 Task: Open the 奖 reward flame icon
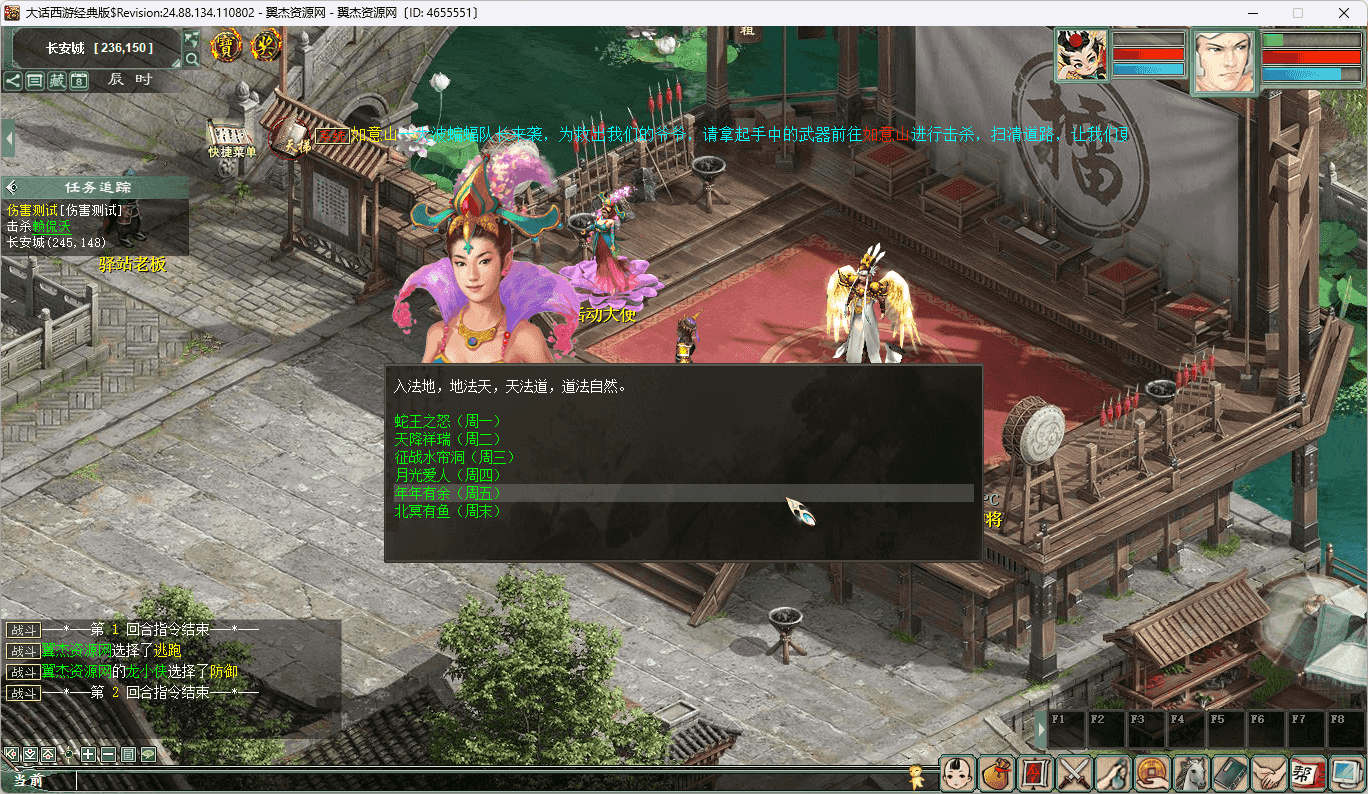tap(266, 46)
